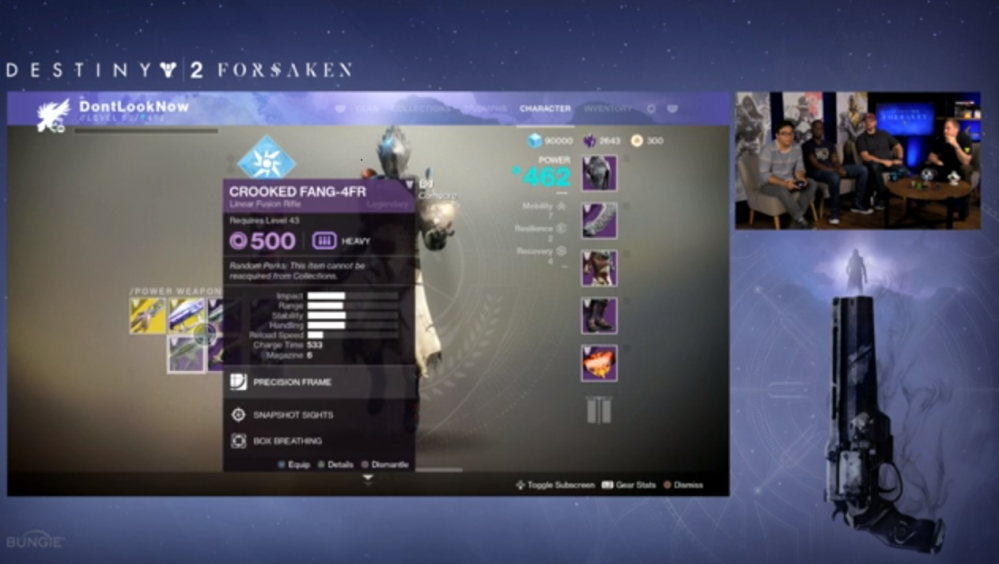Select the equipped leg armor slot
The width and height of the screenshot is (999, 564).
point(599,316)
